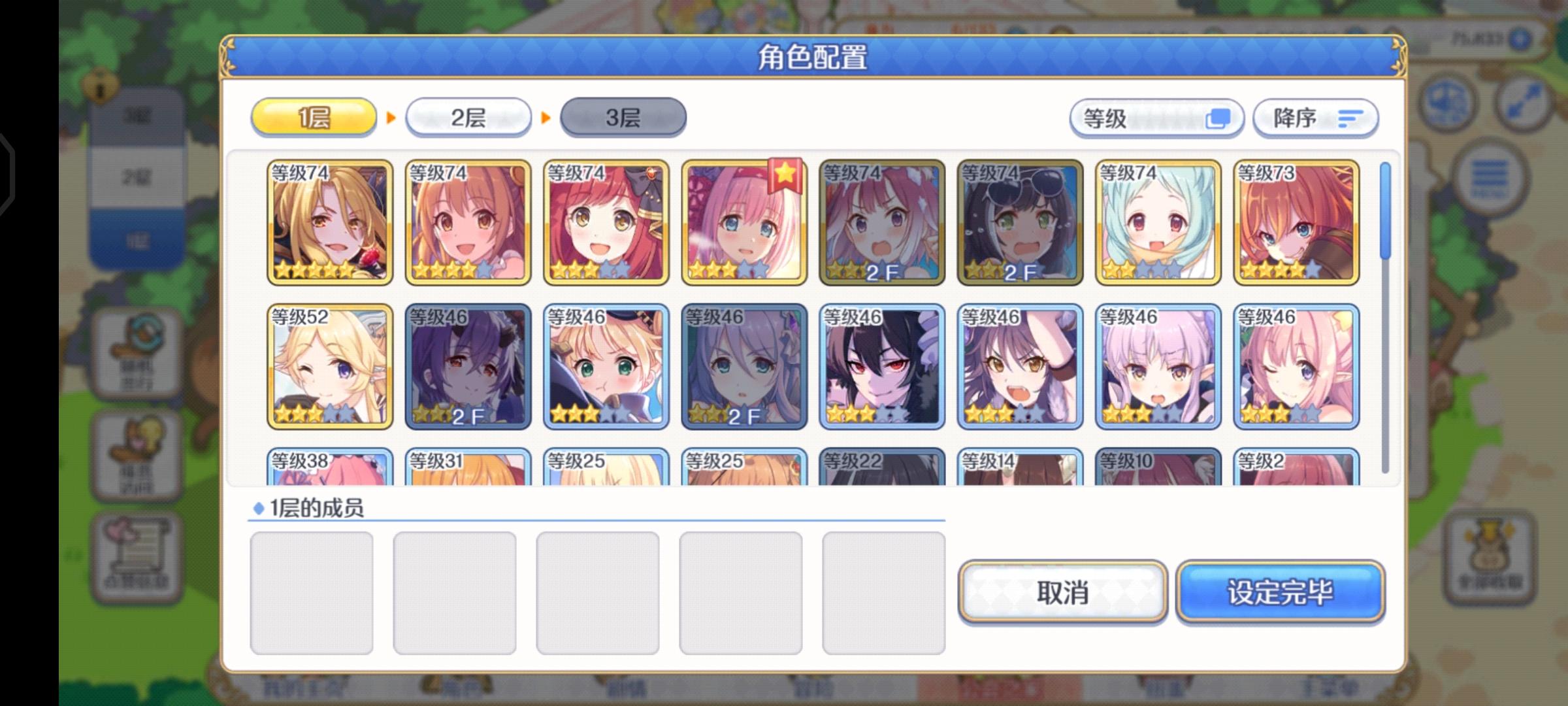Toggle the 等级 sorting criteria
The width and height of the screenshot is (1568, 706).
click(1154, 118)
